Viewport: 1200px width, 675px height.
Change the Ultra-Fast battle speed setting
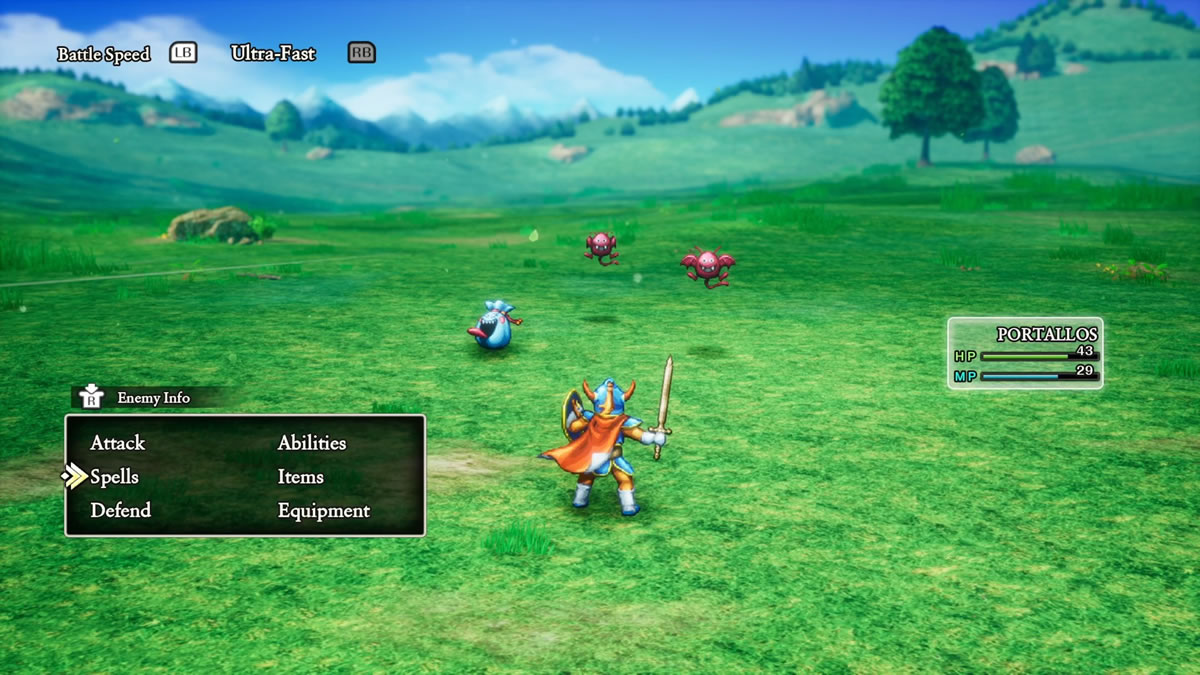click(273, 53)
